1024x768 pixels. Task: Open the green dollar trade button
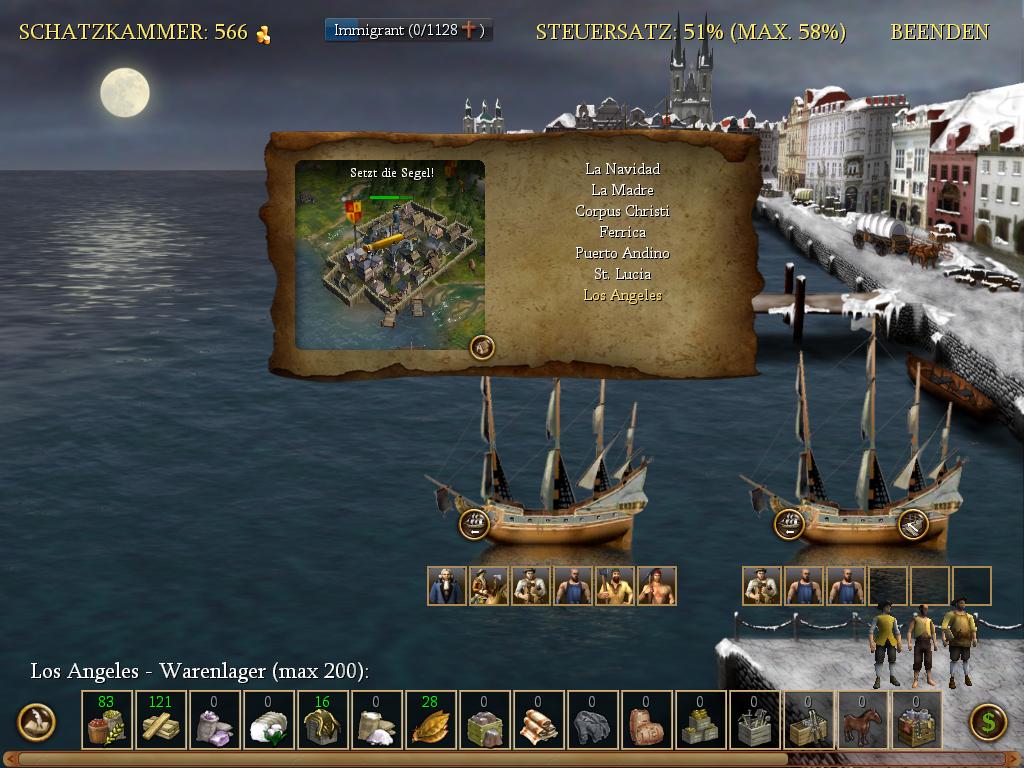(x=988, y=721)
